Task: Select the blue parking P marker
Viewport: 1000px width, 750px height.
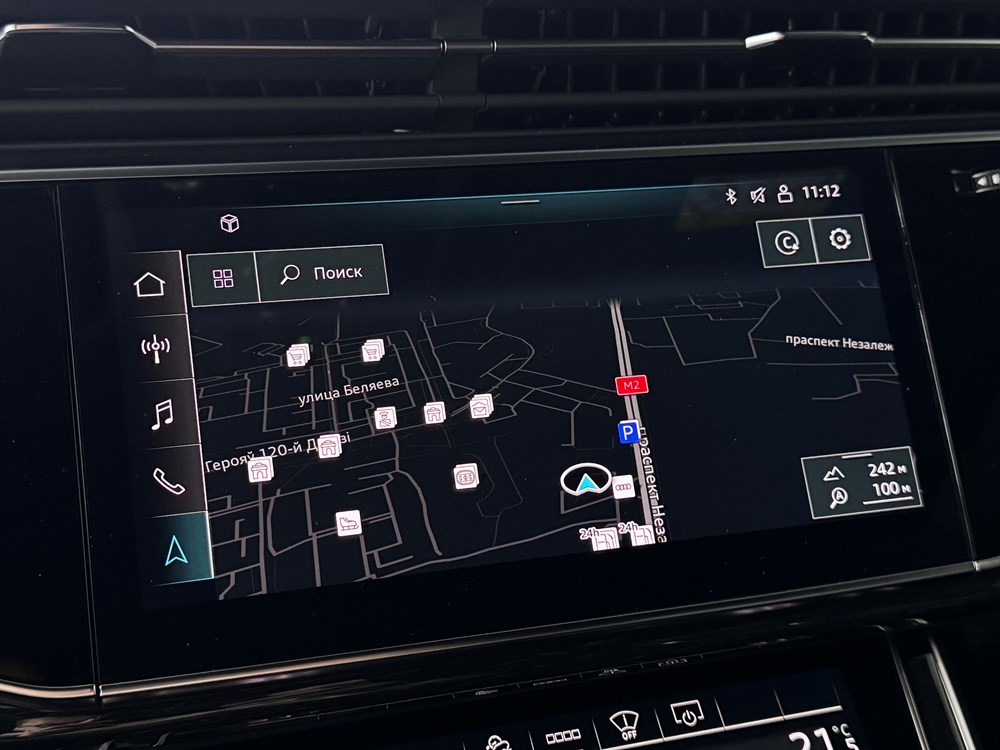Action: pyautogui.click(x=628, y=432)
